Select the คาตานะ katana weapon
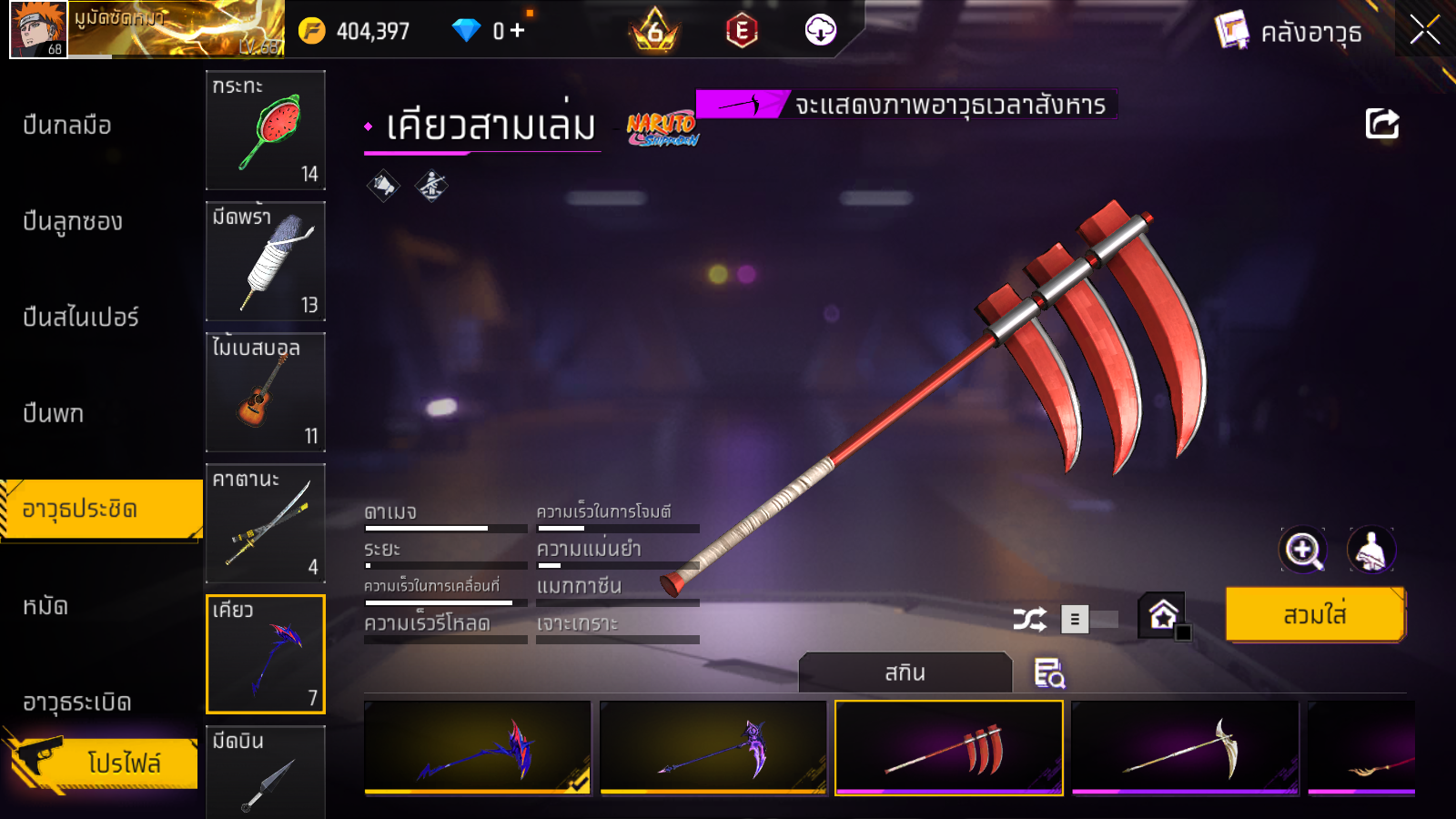 pos(265,523)
